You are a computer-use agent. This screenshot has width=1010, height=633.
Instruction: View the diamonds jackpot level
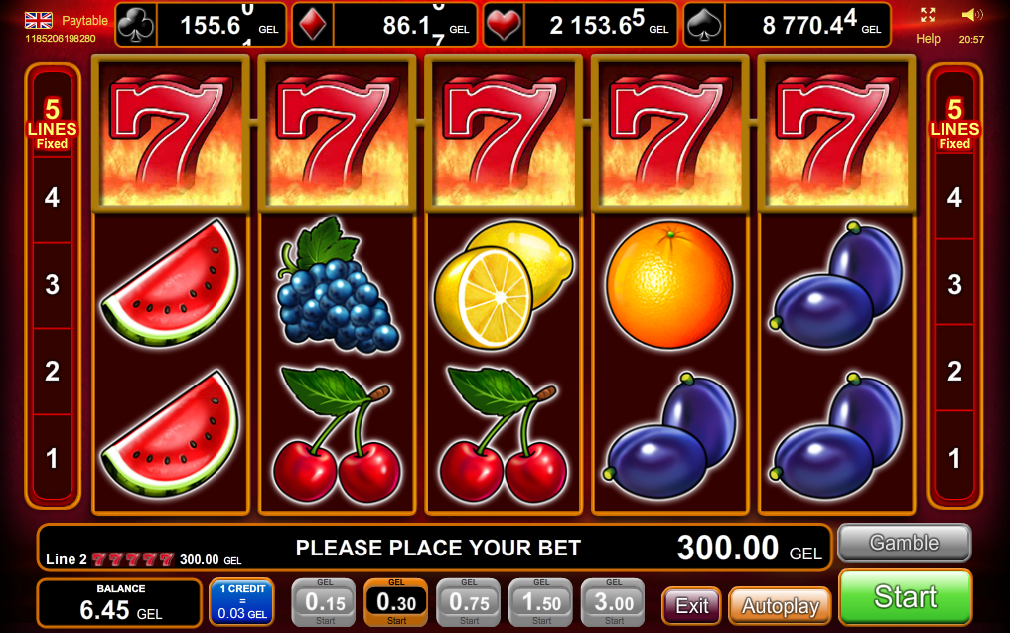[384, 25]
